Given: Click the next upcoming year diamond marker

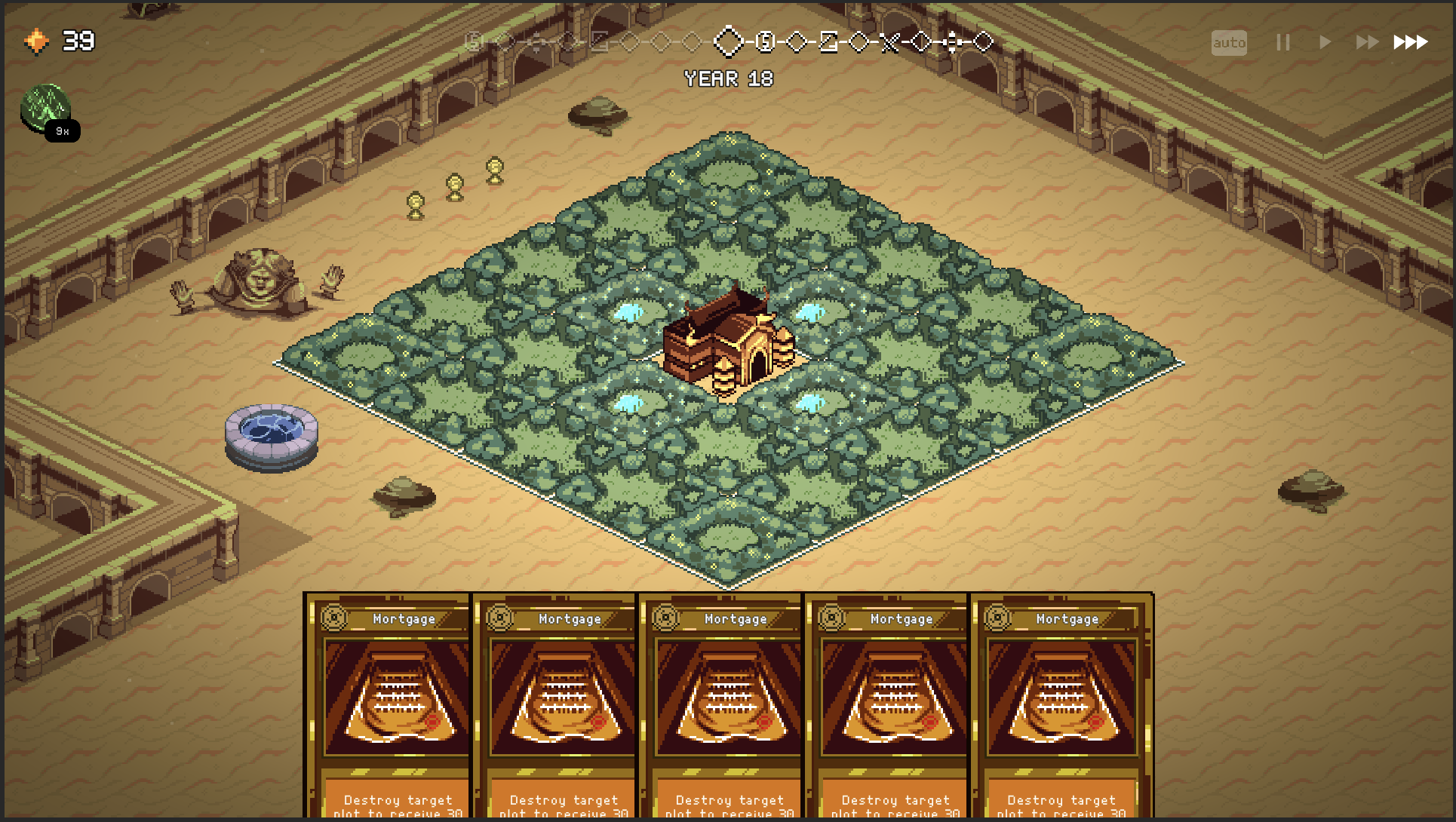Looking at the screenshot, I should coord(796,43).
